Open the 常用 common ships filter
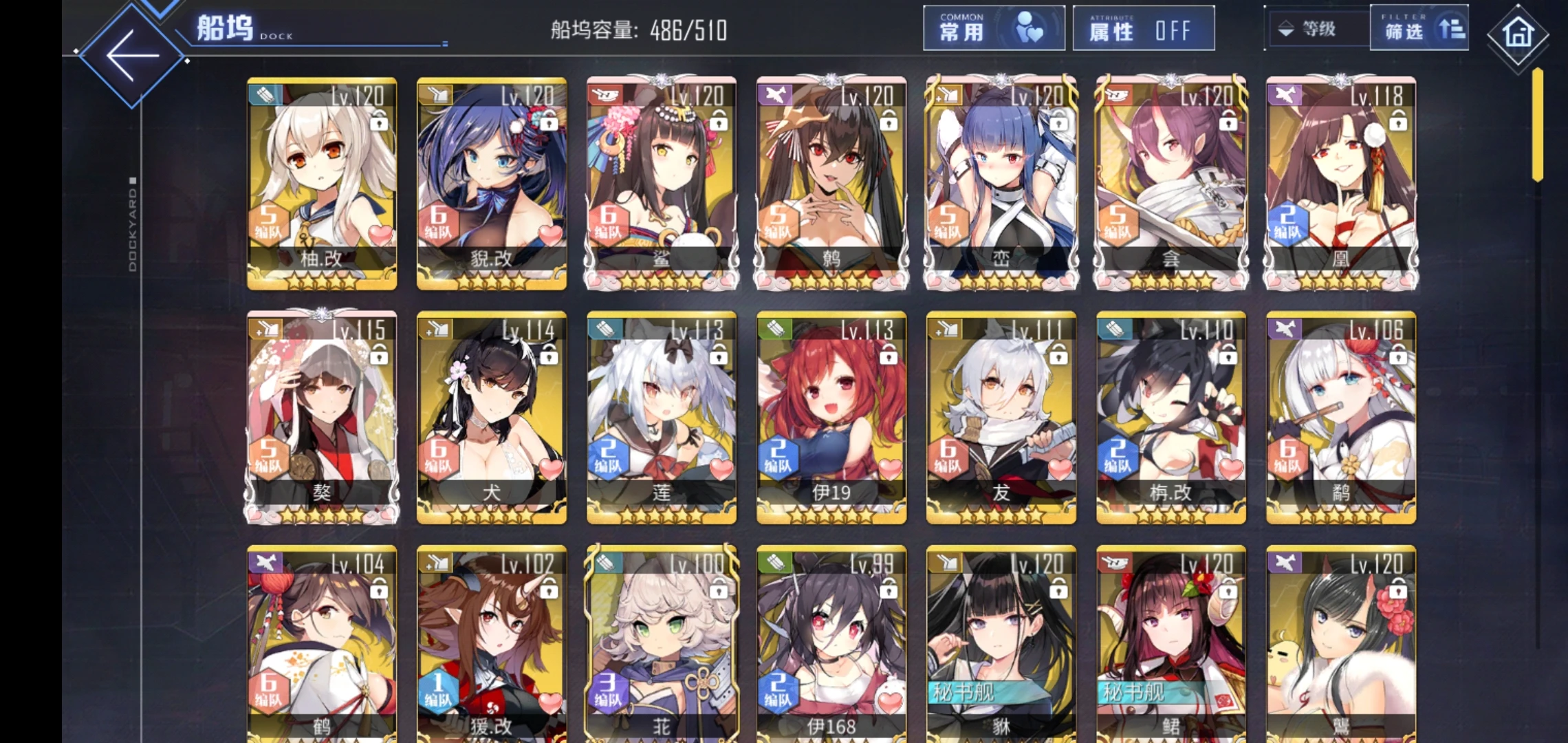Viewport: 1568px width, 743px height. 993,29
